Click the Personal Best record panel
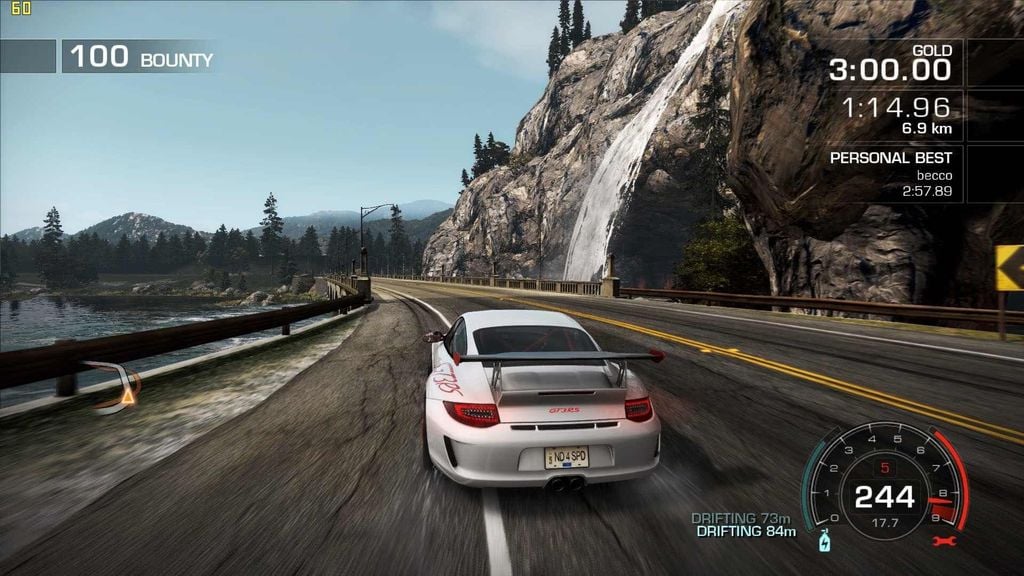This screenshot has height=576, width=1024. point(894,174)
